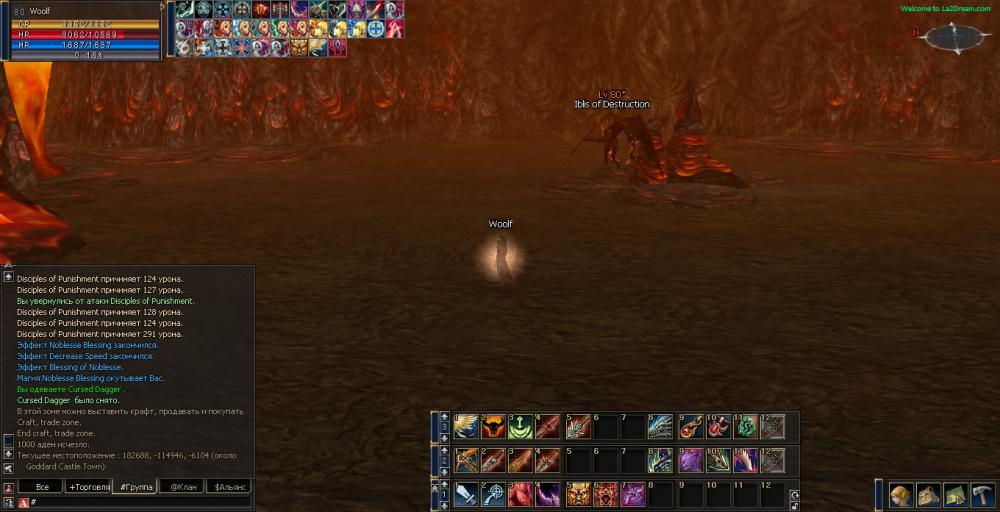Use the crossbow item in bar 2

(x=466, y=460)
